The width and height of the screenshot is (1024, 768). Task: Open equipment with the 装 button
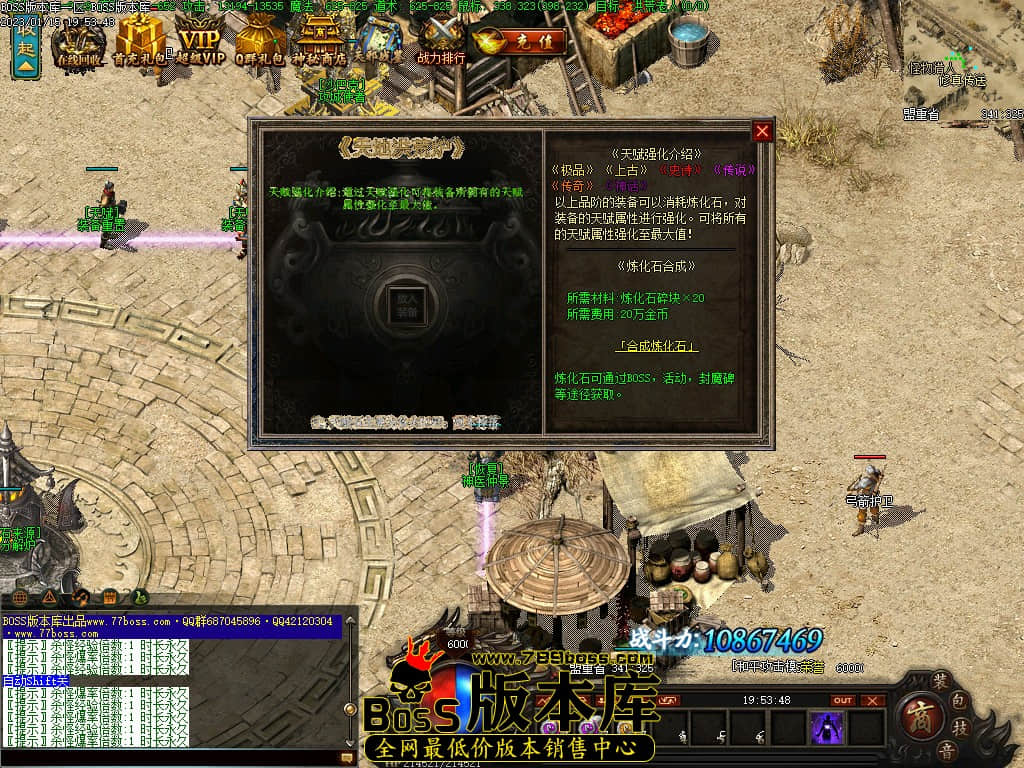click(941, 683)
